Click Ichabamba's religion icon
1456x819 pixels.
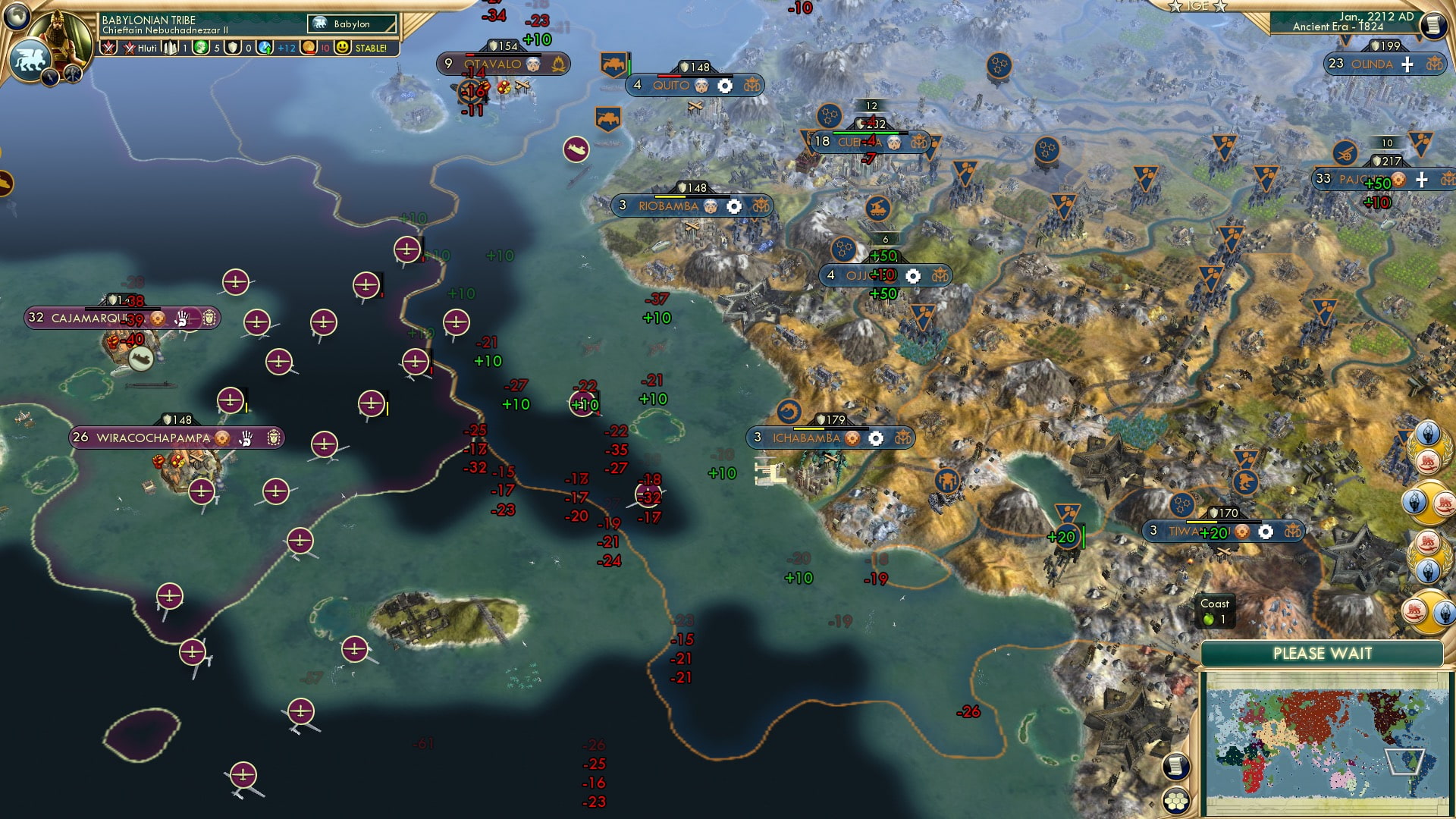[x=854, y=438]
